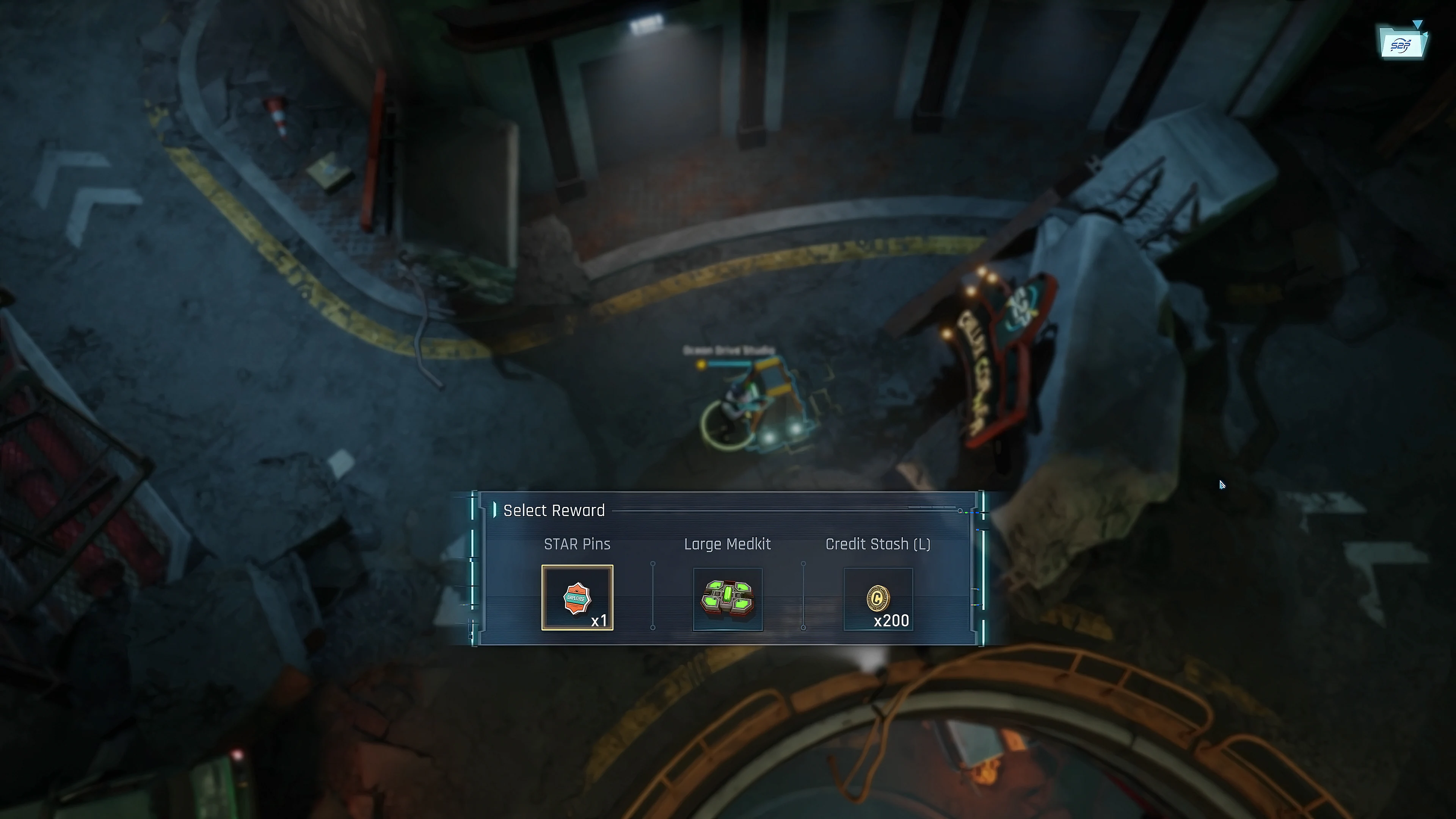Click the Large Medkit item icon
The height and width of the screenshot is (819, 1456).
[x=728, y=599]
